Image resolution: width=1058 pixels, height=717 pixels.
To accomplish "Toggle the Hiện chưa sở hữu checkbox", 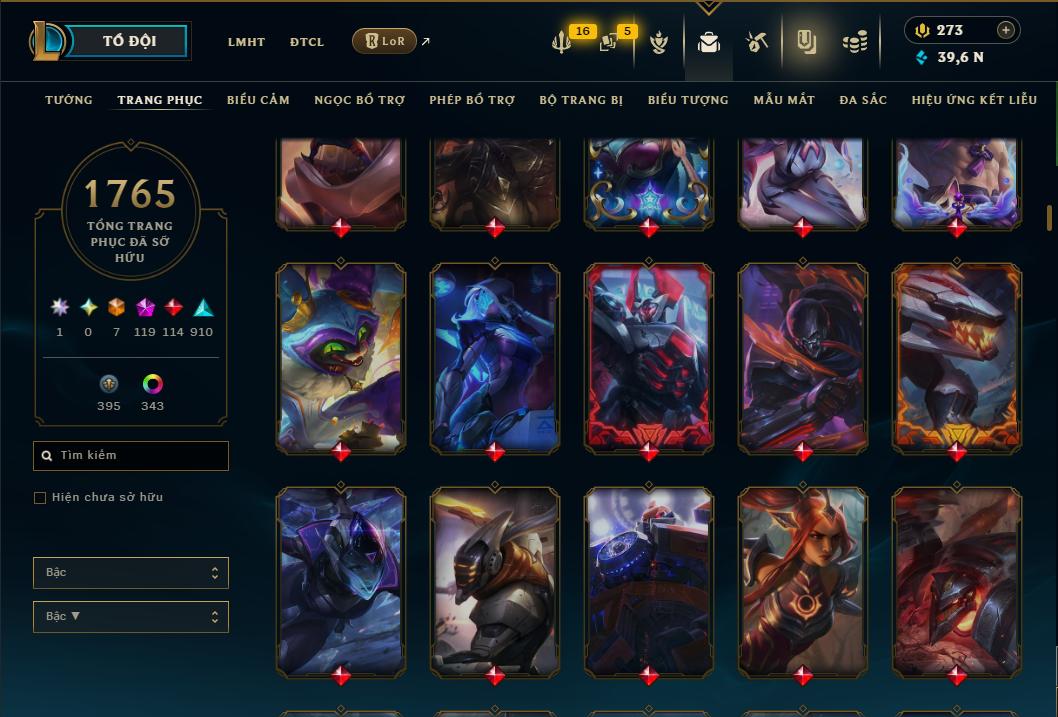I will pyautogui.click(x=40, y=498).
